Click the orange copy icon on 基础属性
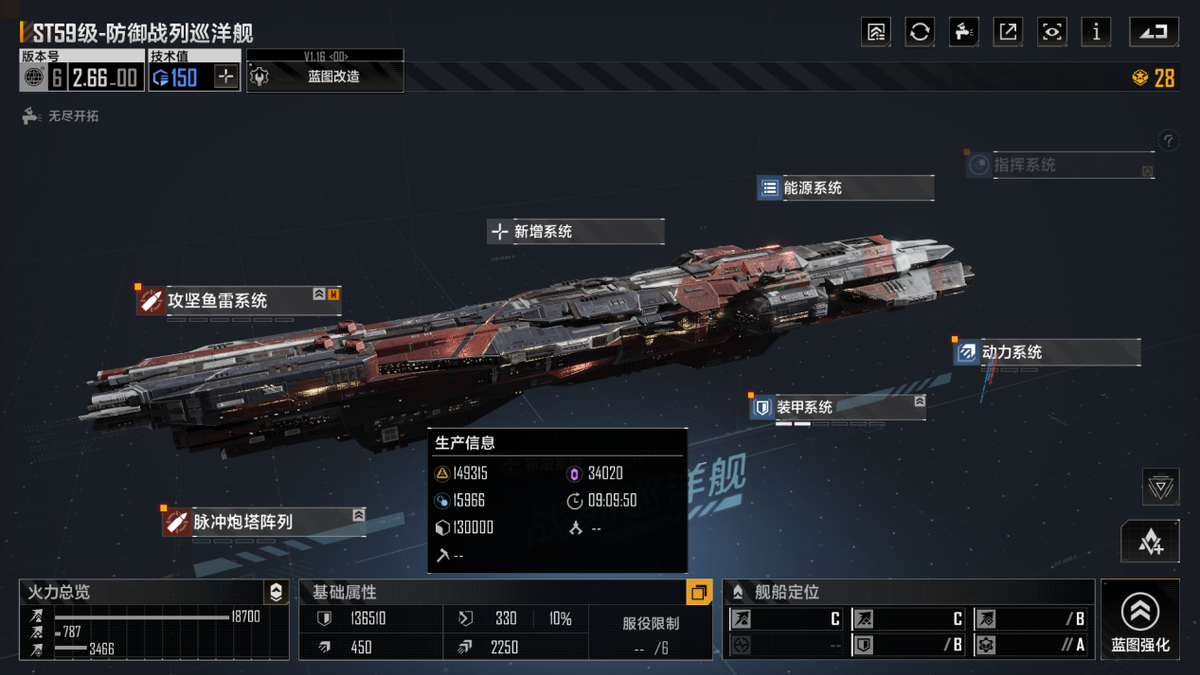This screenshot has width=1200, height=675. [698, 592]
